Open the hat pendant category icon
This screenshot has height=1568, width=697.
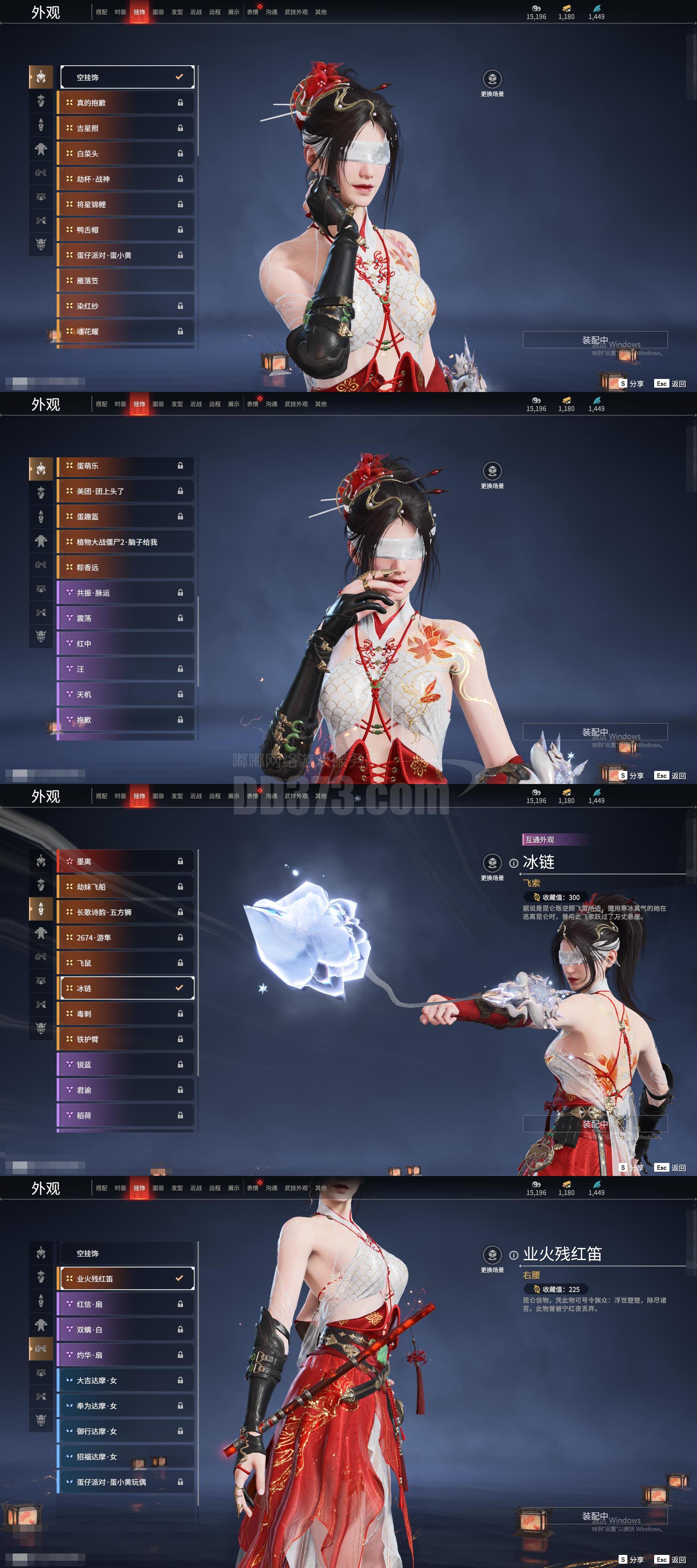41,101
